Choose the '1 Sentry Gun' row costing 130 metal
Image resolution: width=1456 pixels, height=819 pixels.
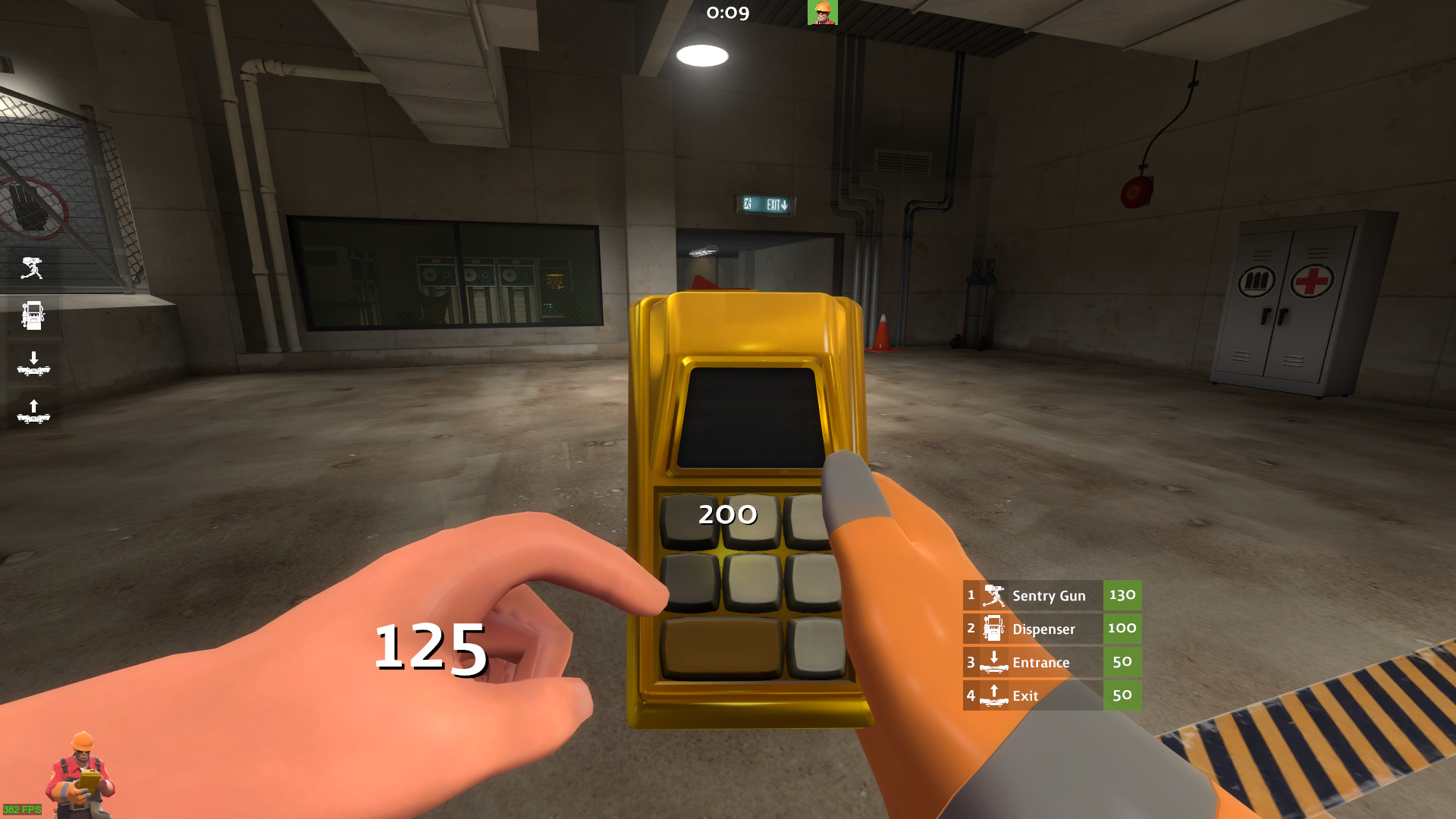coord(1046,595)
